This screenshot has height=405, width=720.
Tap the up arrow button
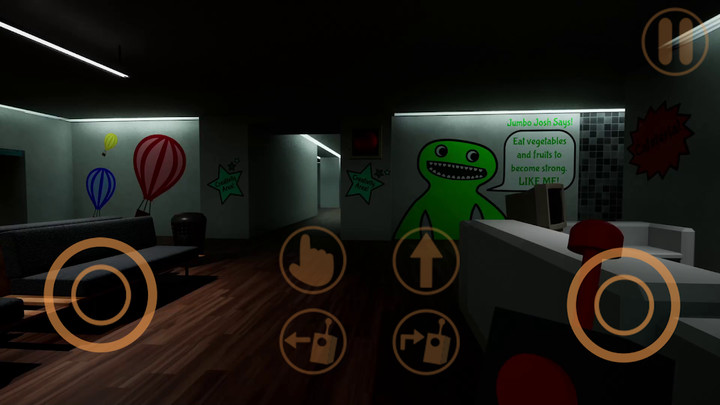(x=426, y=260)
